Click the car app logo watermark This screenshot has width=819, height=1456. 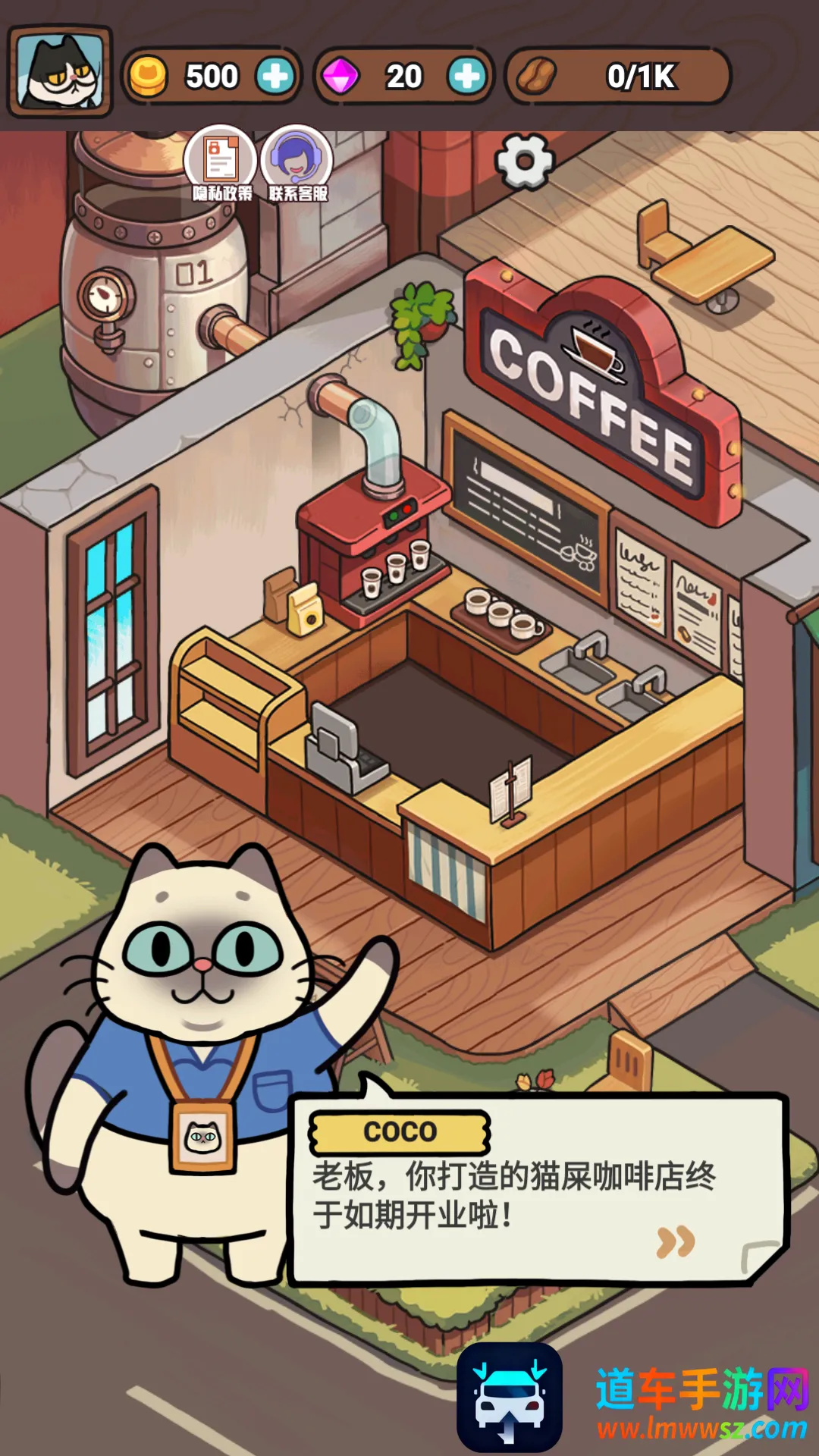pos(510,1397)
